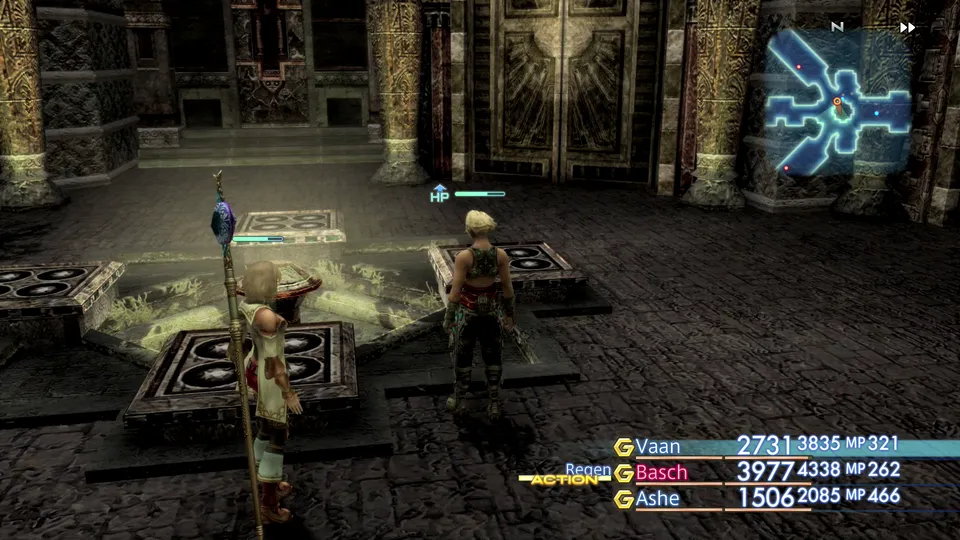Click the gambit icon beside Vaan
This screenshot has height=540, width=960.
(624, 447)
